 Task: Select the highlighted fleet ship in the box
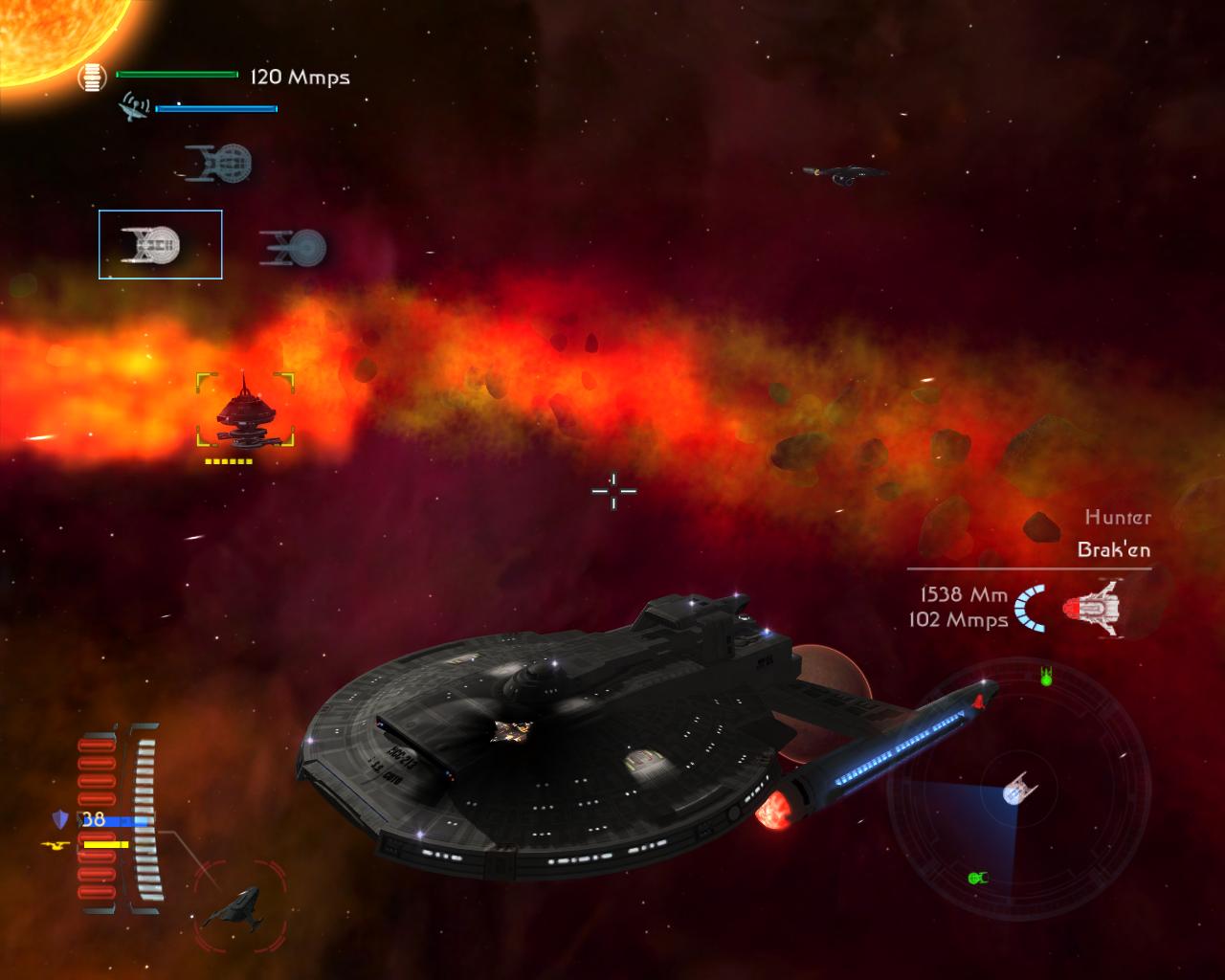click(x=160, y=245)
